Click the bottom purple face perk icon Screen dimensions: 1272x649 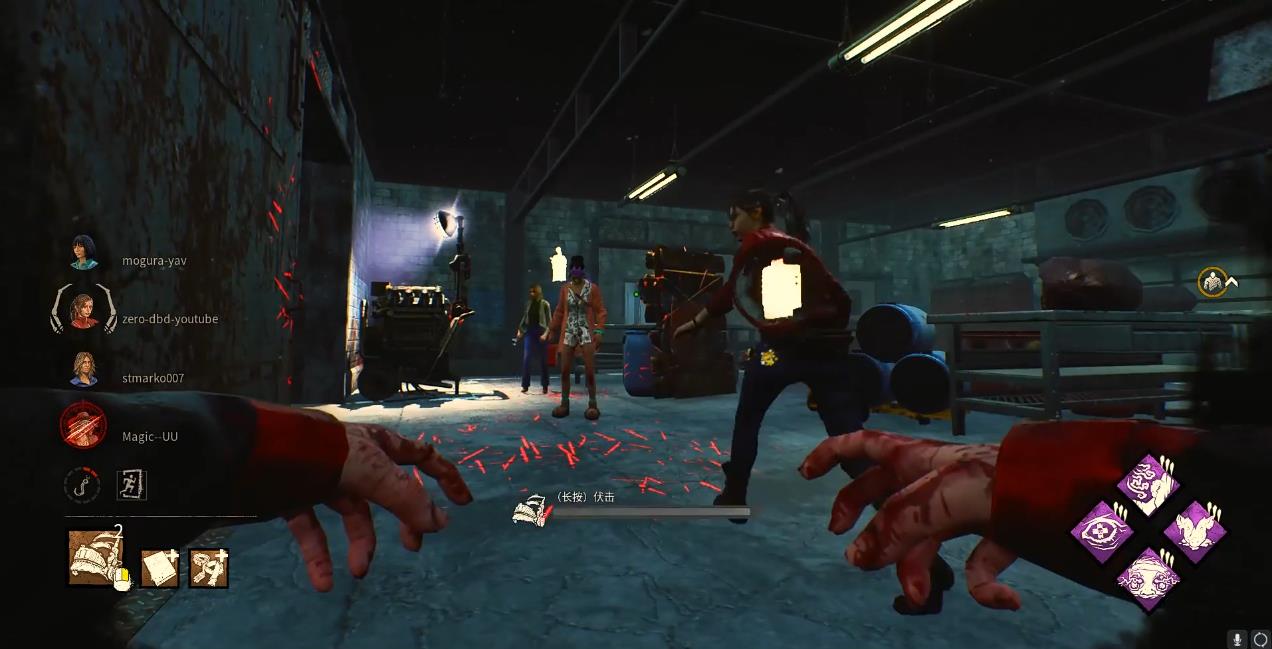pyautogui.click(x=1148, y=578)
